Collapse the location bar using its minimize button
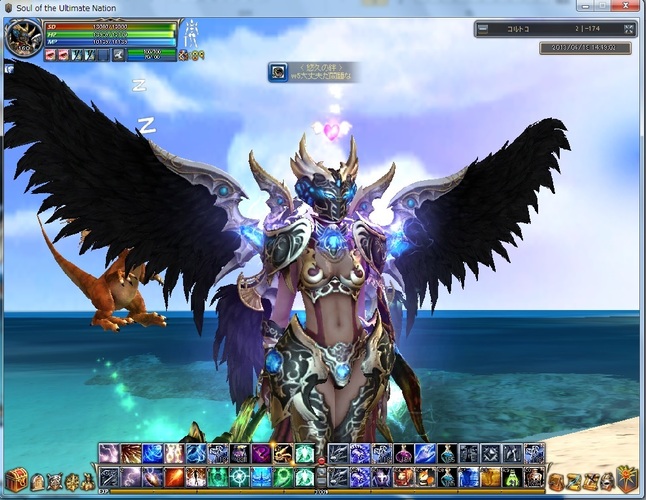 coord(483,29)
